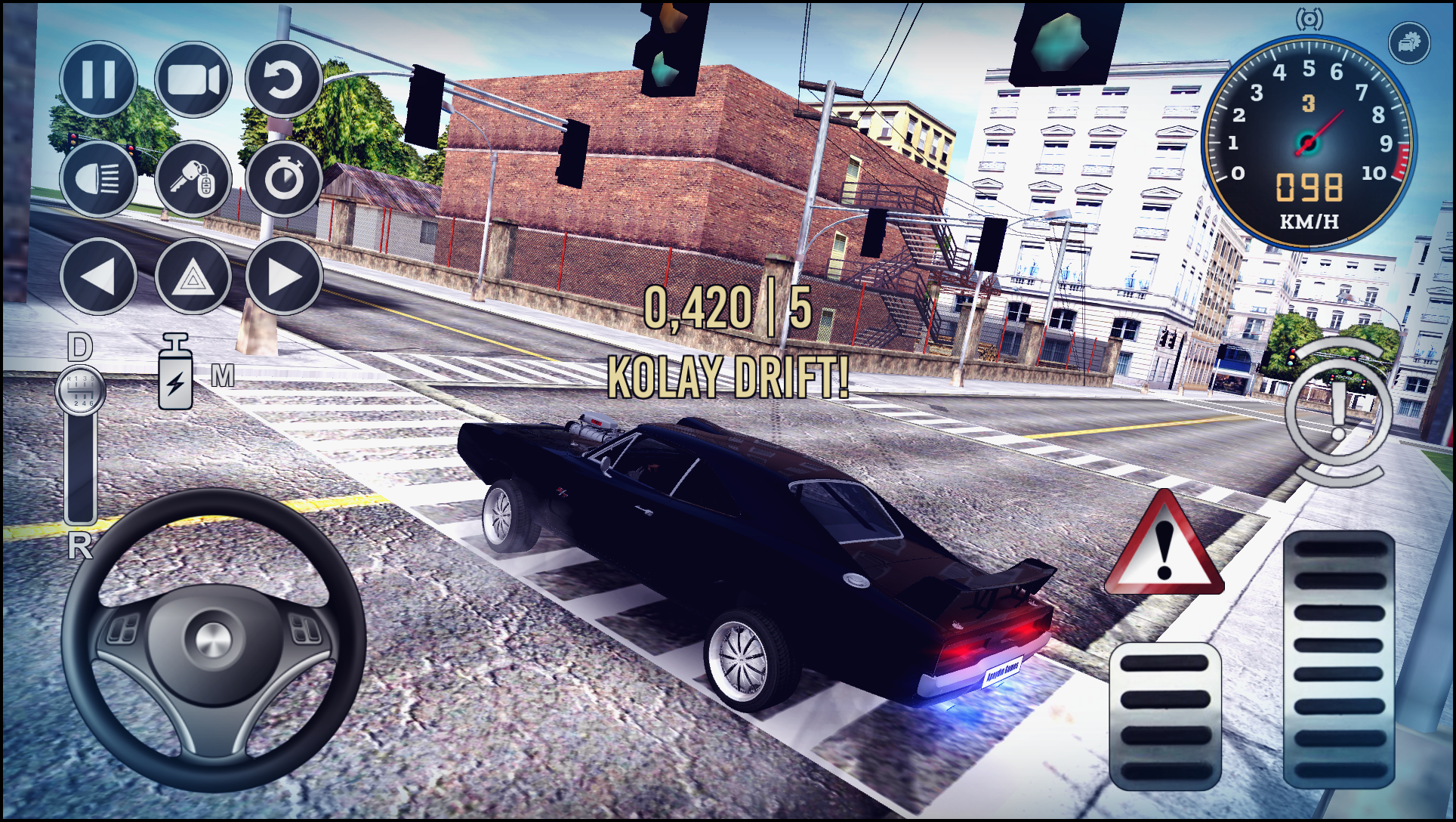Pause the game
1456x822 pixels.
(97, 79)
